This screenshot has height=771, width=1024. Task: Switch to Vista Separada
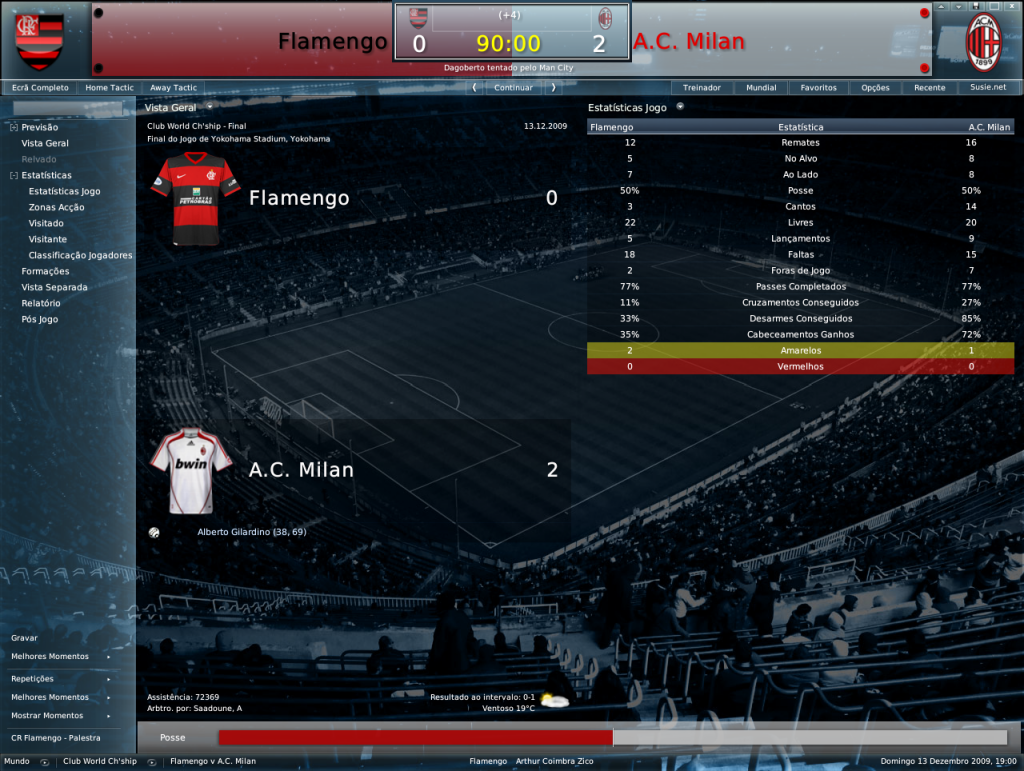point(55,287)
